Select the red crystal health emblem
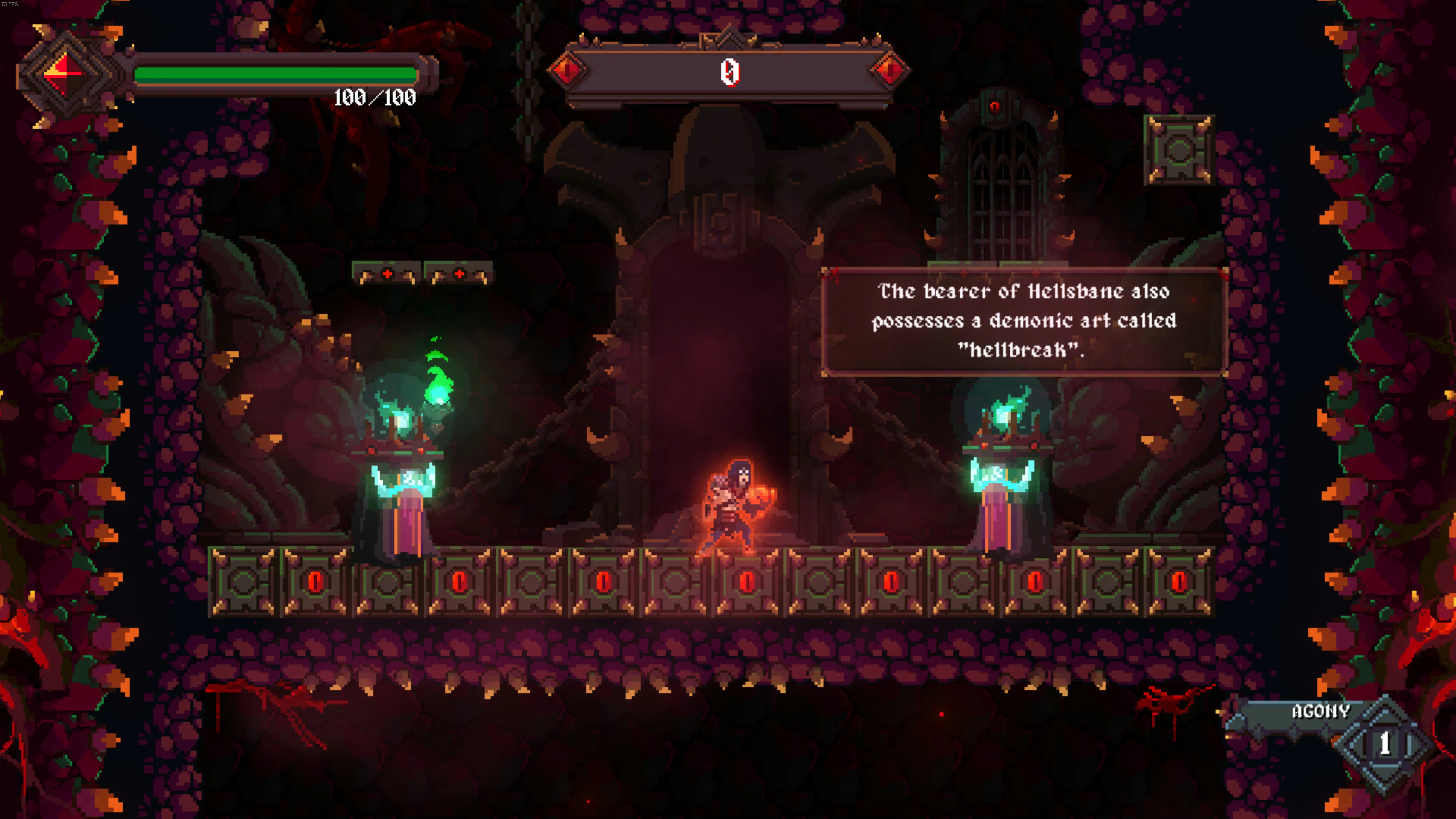1456x819 pixels. click(x=64, y=74)
